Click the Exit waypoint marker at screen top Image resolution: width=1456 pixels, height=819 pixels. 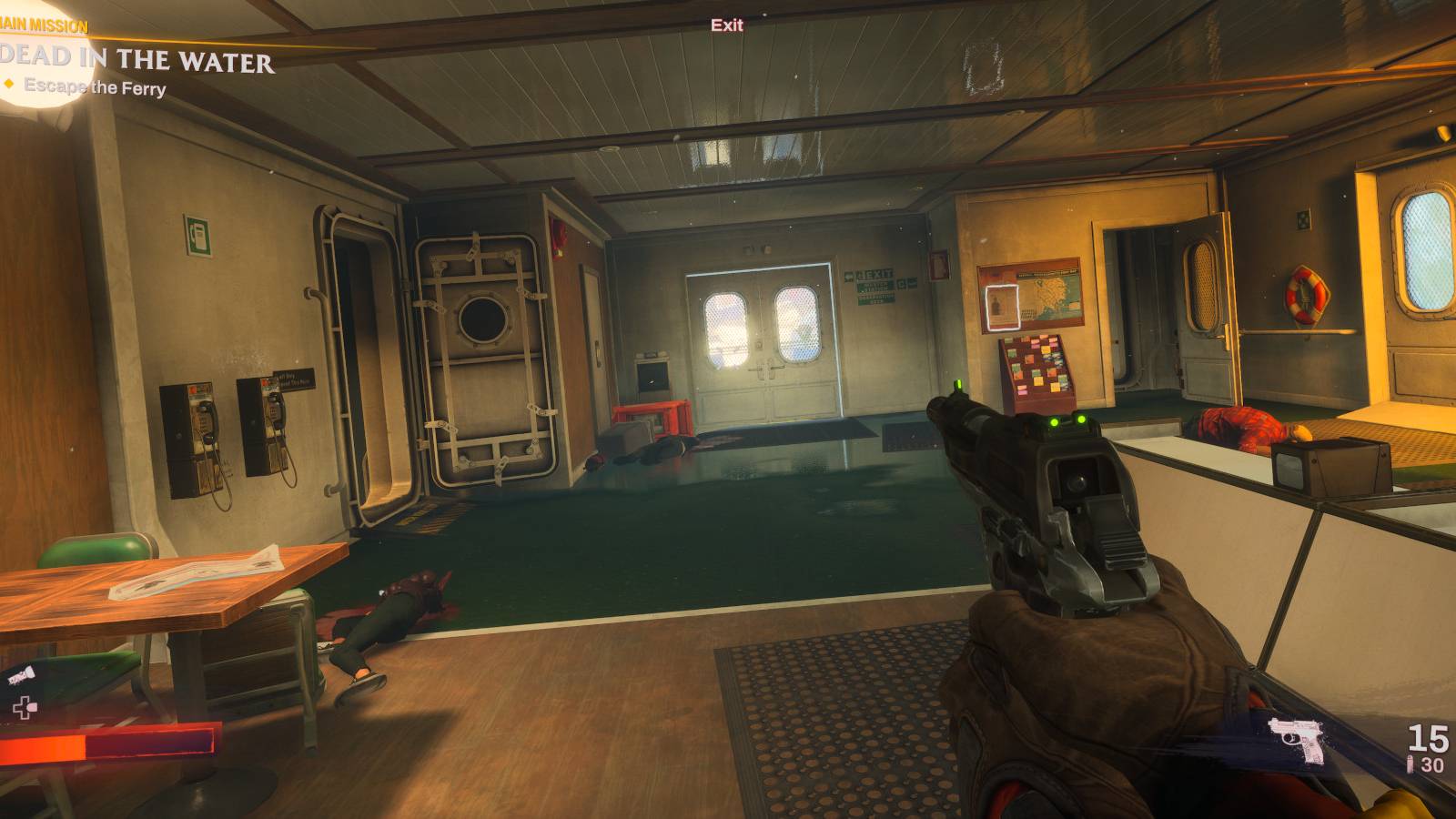tap(726, 25)
